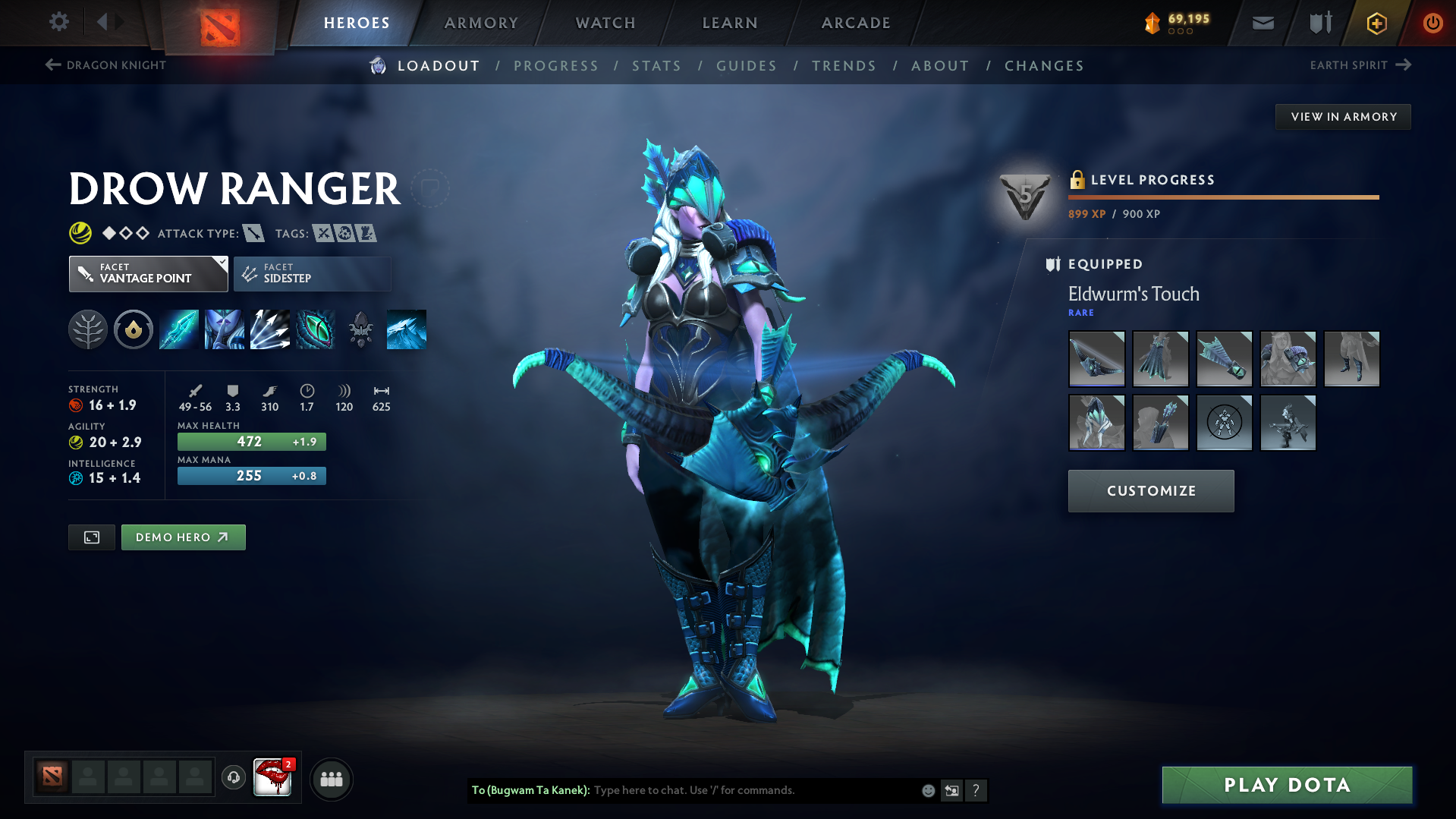Screen dimensions: 1456x819
Task: Select the Sidestep facet
Action: [312, 274]
